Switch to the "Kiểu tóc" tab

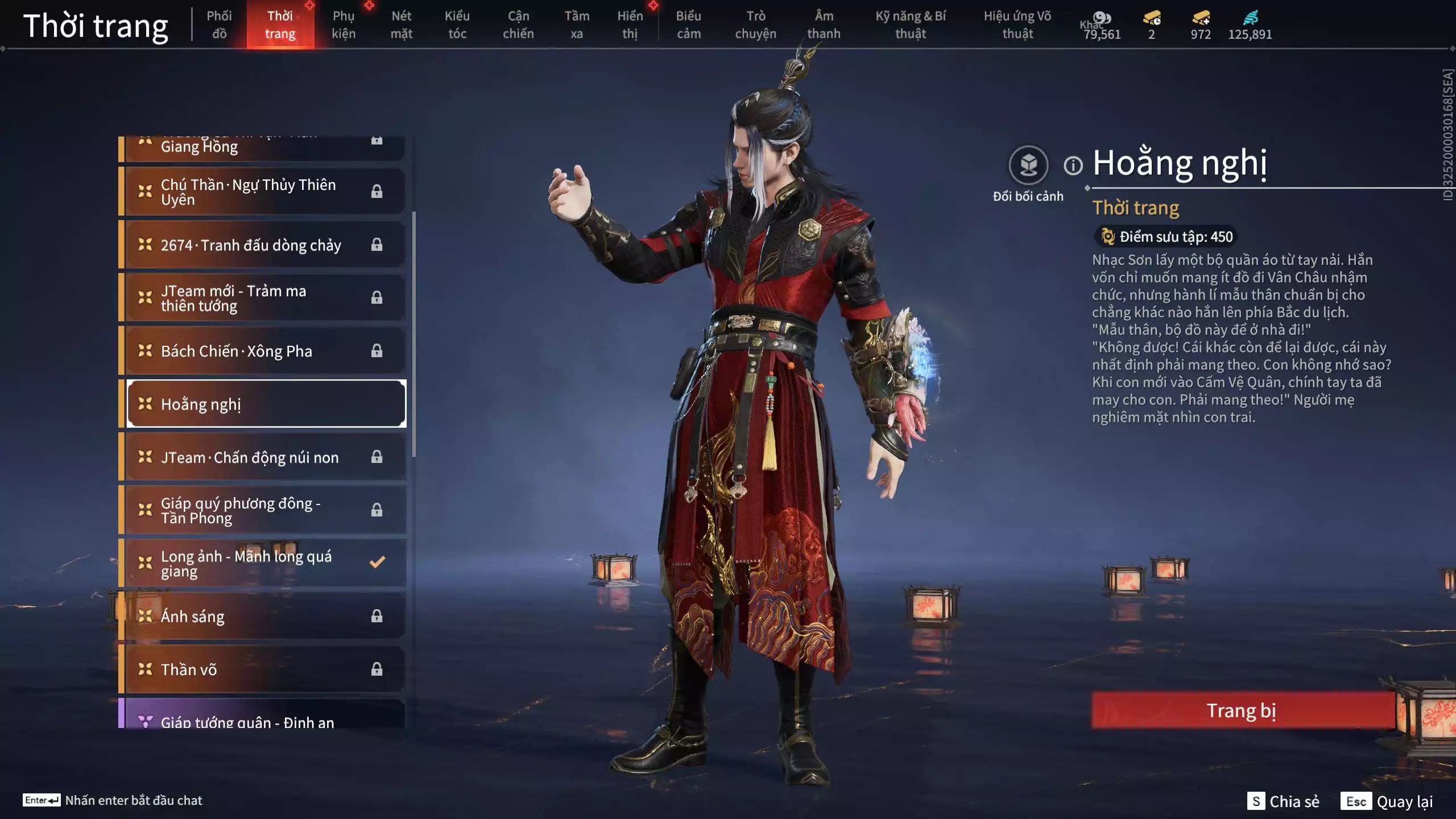coord(457,24)
